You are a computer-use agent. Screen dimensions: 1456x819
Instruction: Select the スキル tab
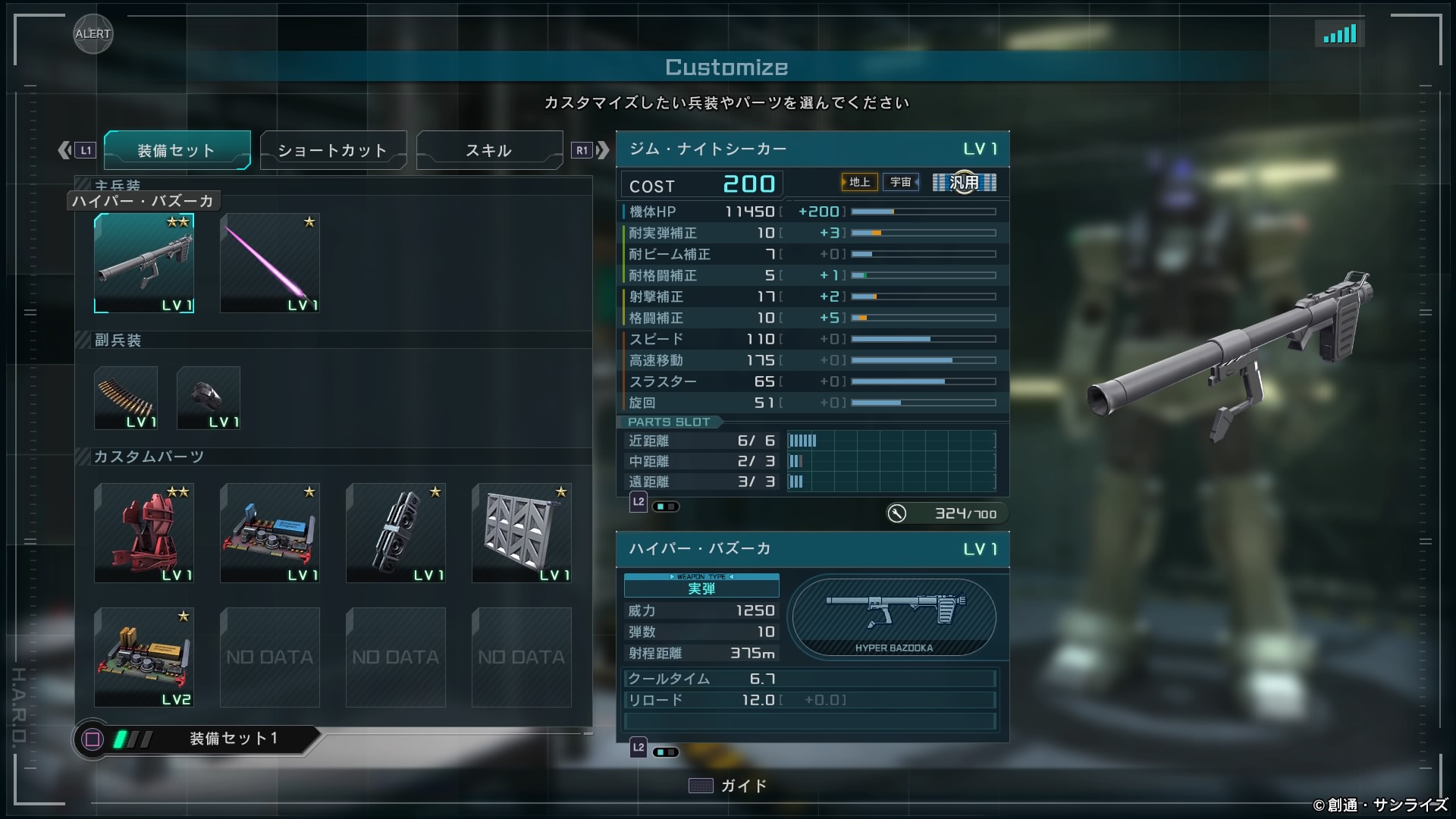coord(489,150)
